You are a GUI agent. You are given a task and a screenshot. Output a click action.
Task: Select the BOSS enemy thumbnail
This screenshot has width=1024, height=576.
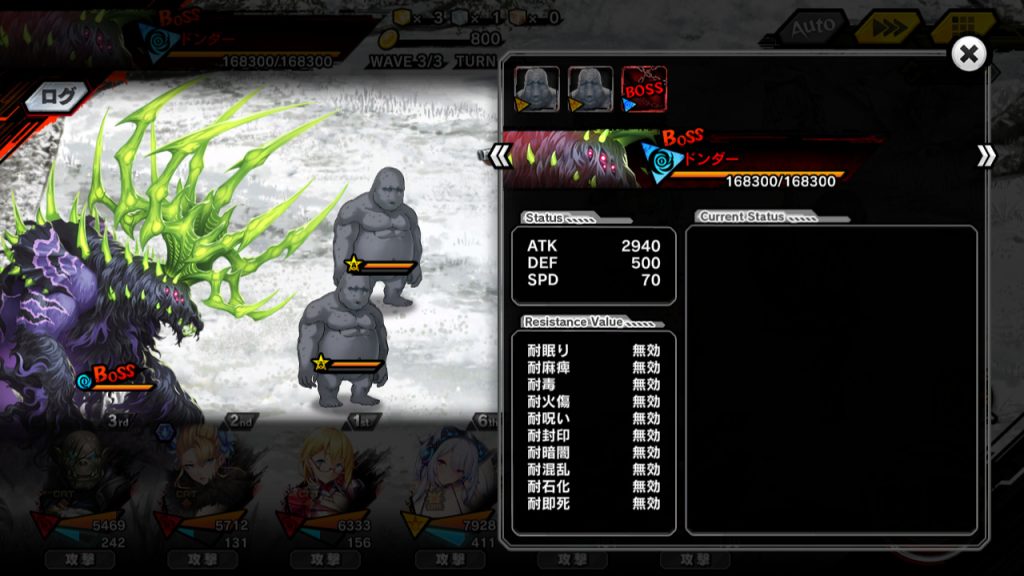[x=644, y=88]
